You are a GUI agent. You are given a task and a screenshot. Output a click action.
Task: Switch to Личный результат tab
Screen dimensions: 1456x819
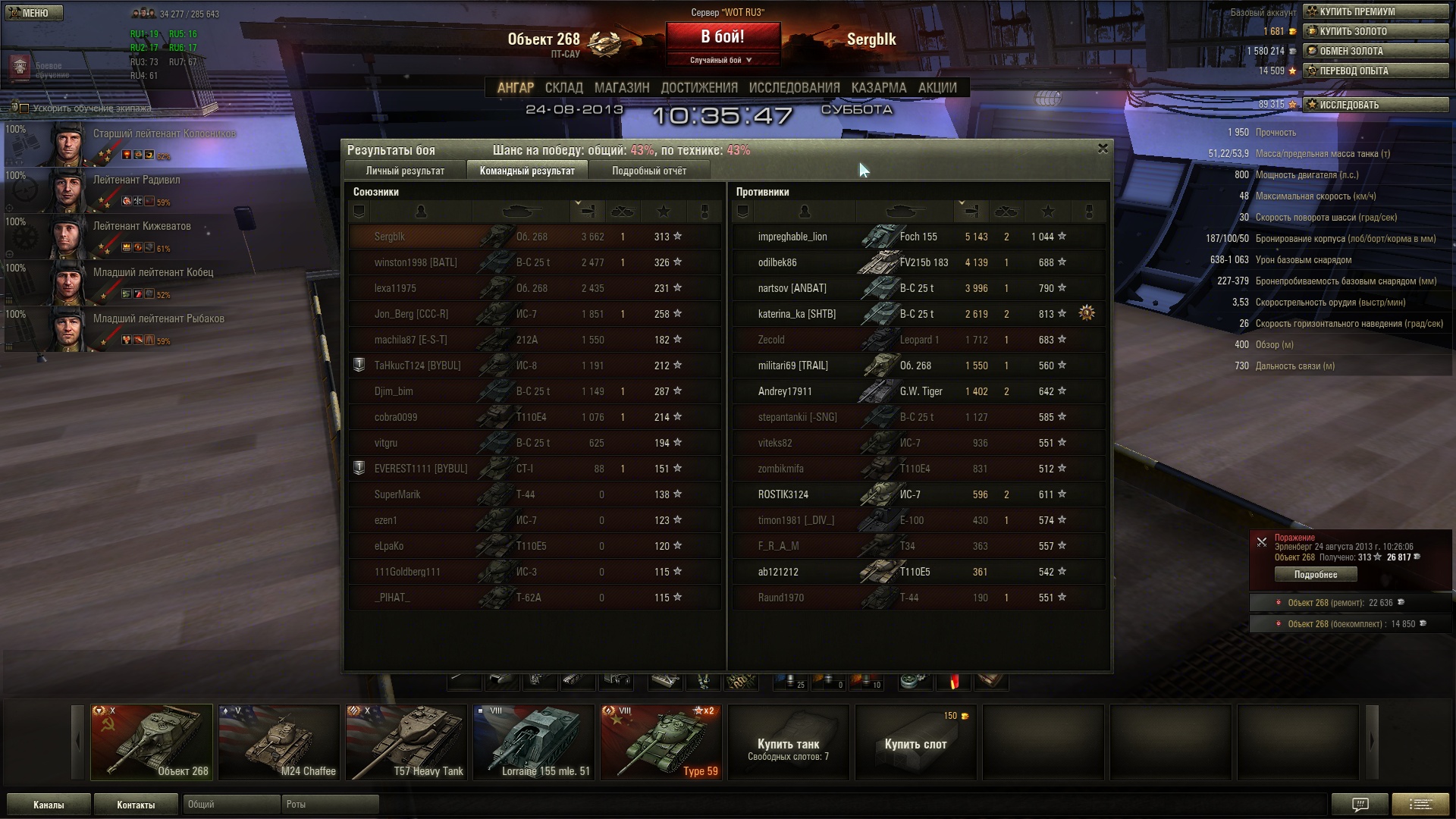point(405,171)
